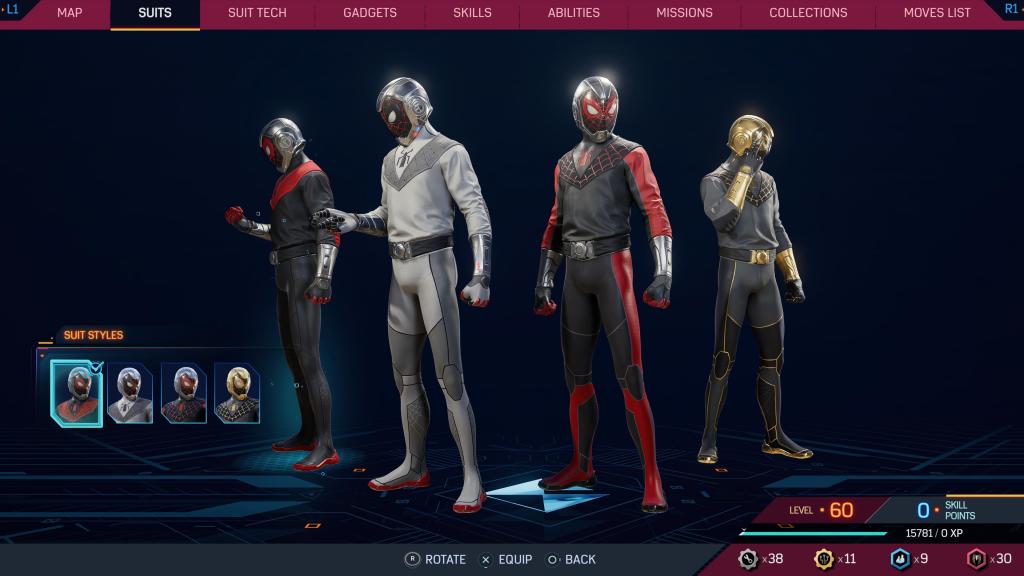The width and height of the screenshot is (1024, 576).
Task: Open the Suit Tech tab
Action: [257, 13]
